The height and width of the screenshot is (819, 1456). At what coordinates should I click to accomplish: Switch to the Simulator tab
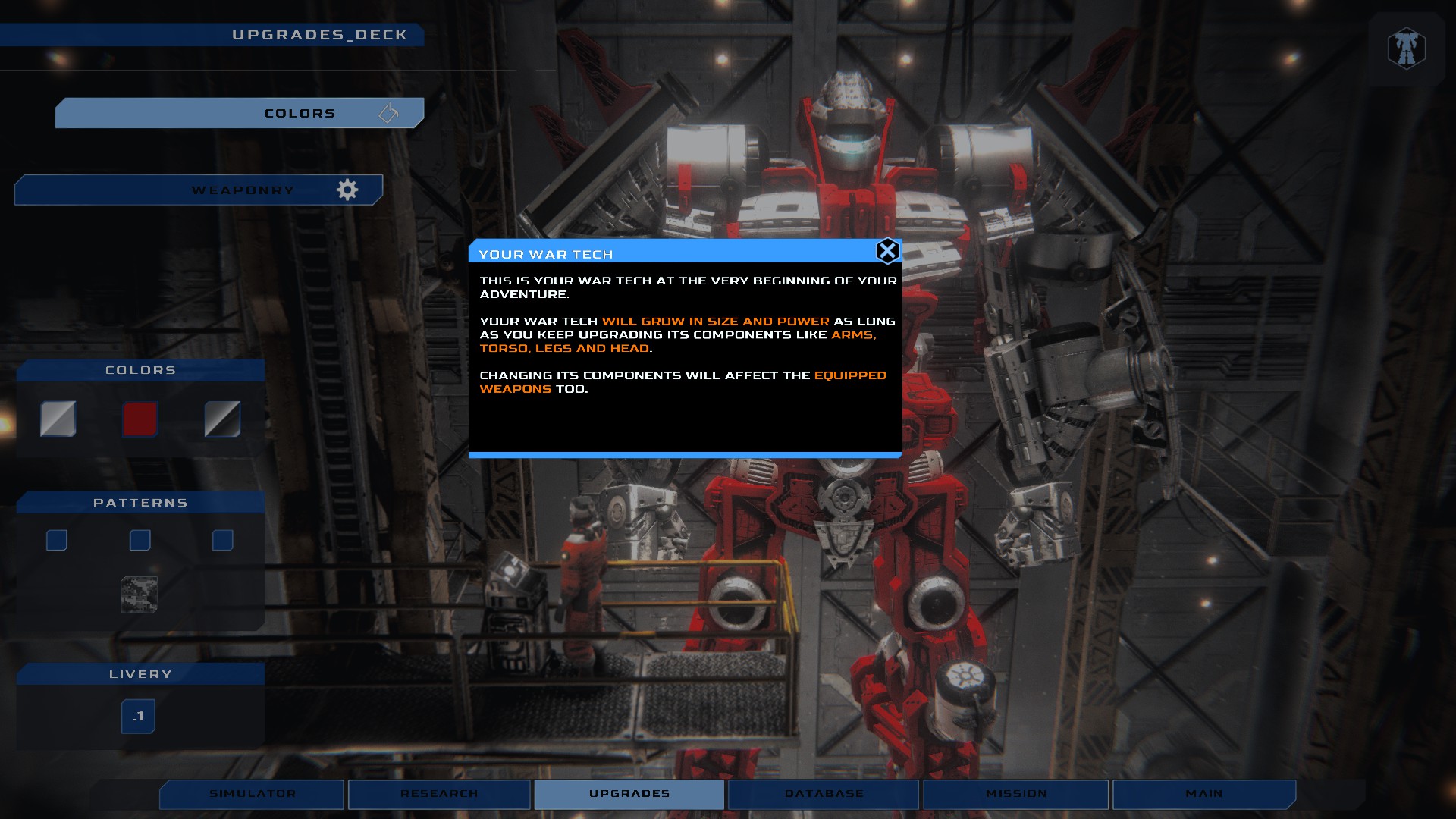click(252, 794)
